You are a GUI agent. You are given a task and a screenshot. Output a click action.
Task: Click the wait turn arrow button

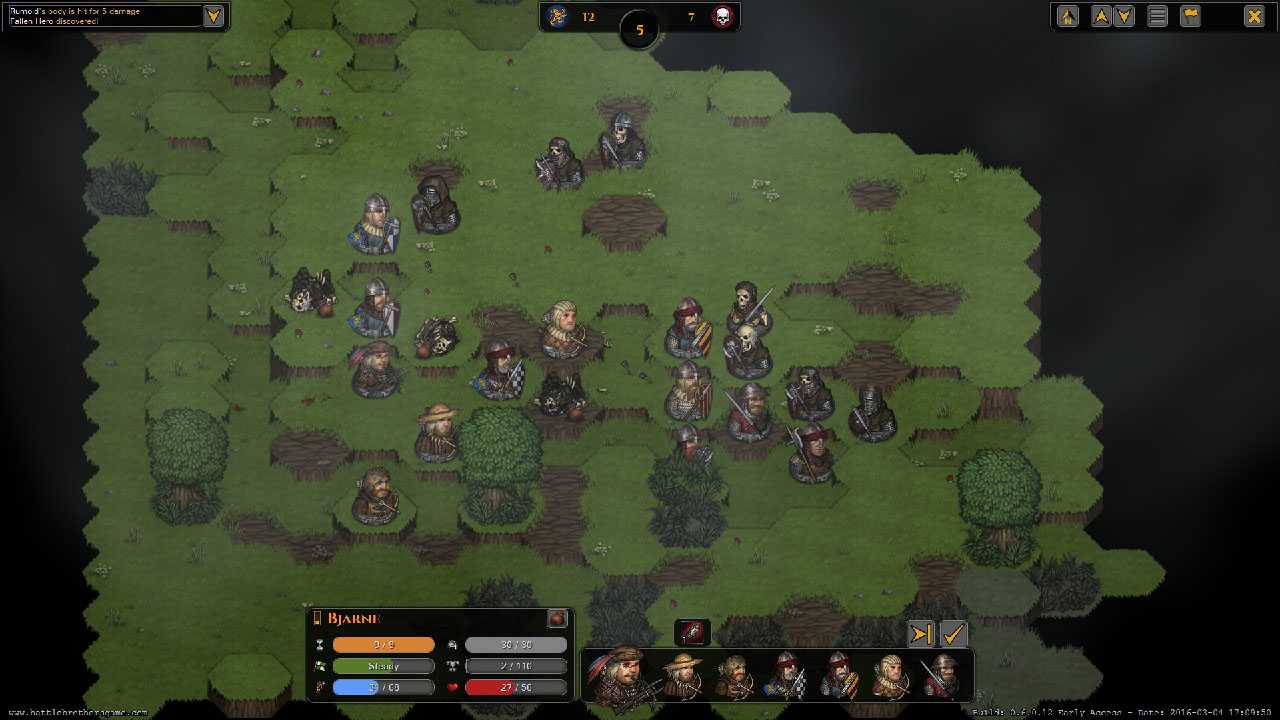point(922,634)
